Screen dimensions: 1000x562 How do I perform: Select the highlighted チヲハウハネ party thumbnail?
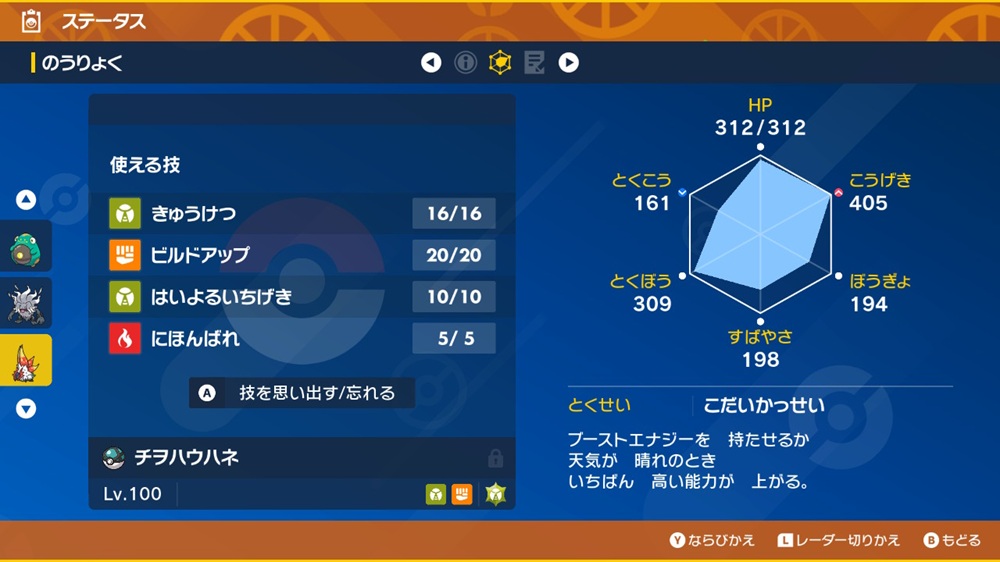pos(25,360)
